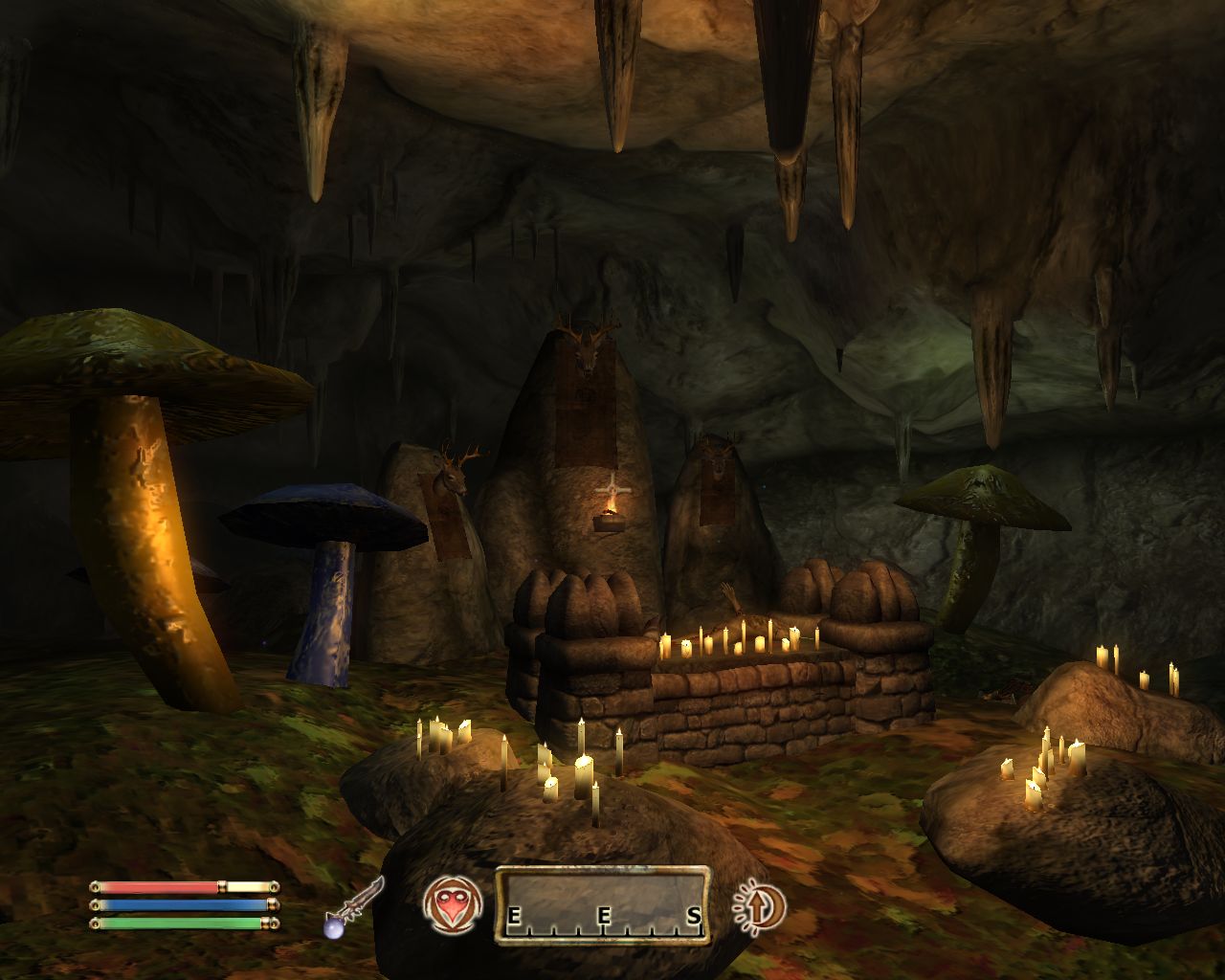
Task: Click the crescent moon arrow effect icon
Action: click(x=759, y=905)
